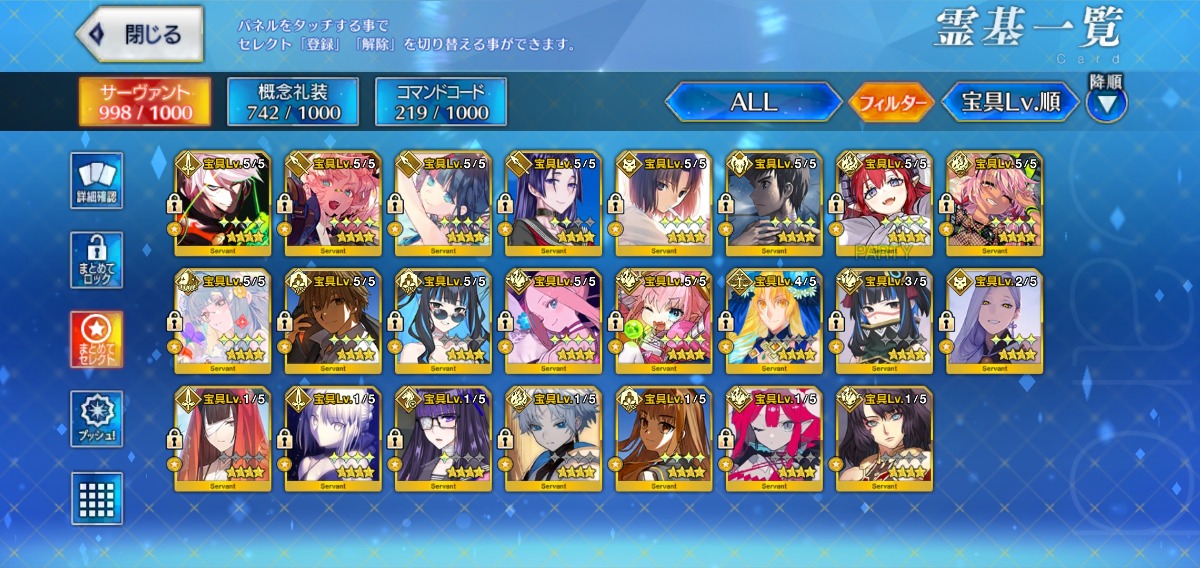
Task: Change the grid layout view
Action: (x=98, y=498)
